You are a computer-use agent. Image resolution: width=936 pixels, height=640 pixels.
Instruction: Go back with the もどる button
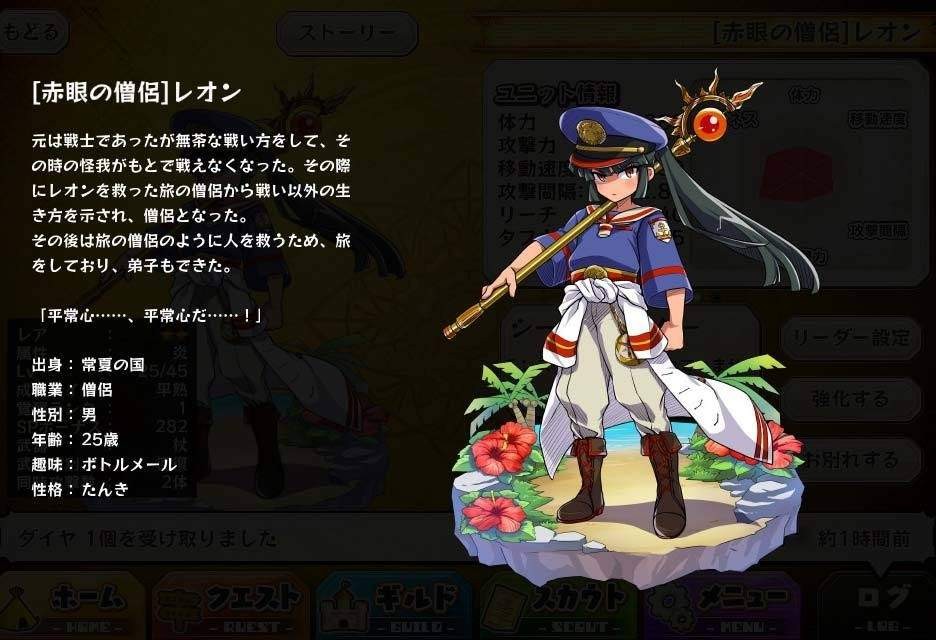(32, 32)
